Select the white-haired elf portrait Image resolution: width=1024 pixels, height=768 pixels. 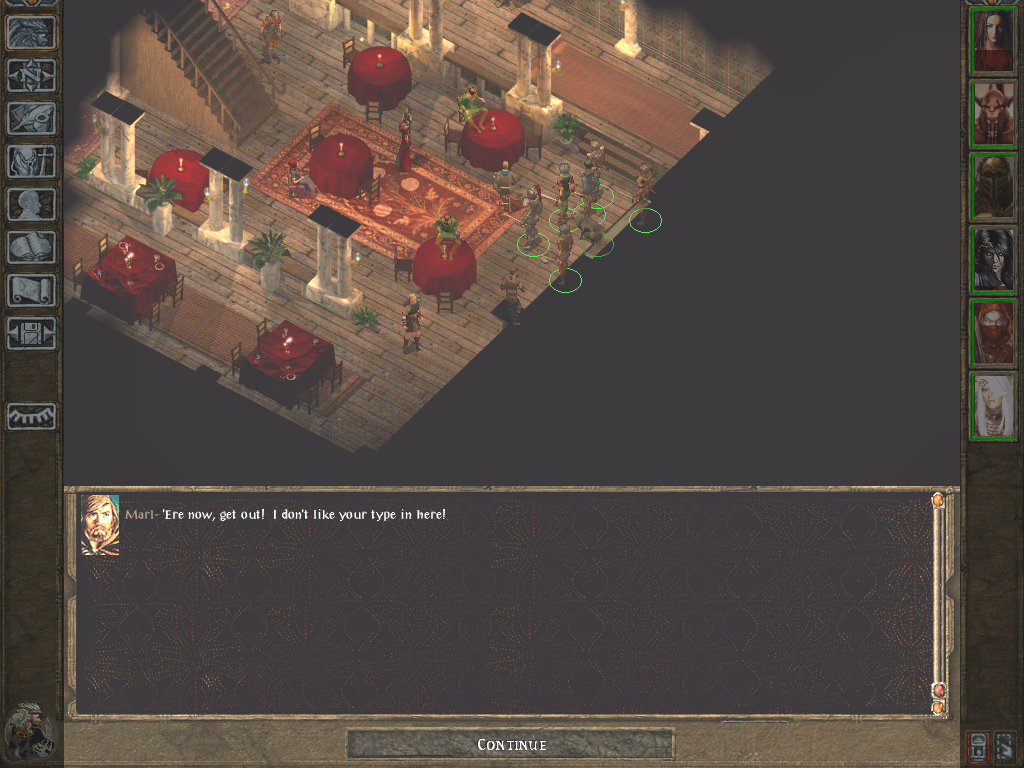point(994,406)
